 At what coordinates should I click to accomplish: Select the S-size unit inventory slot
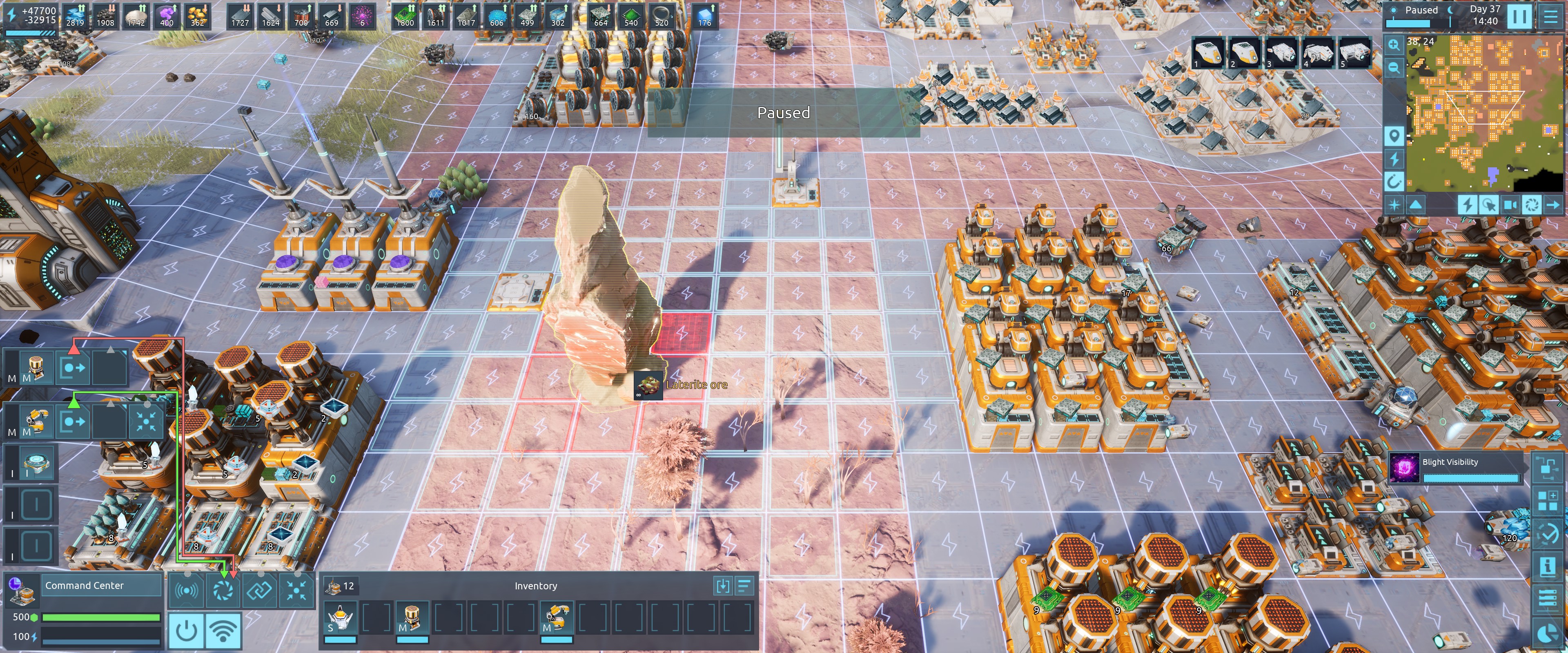(340, 618)
